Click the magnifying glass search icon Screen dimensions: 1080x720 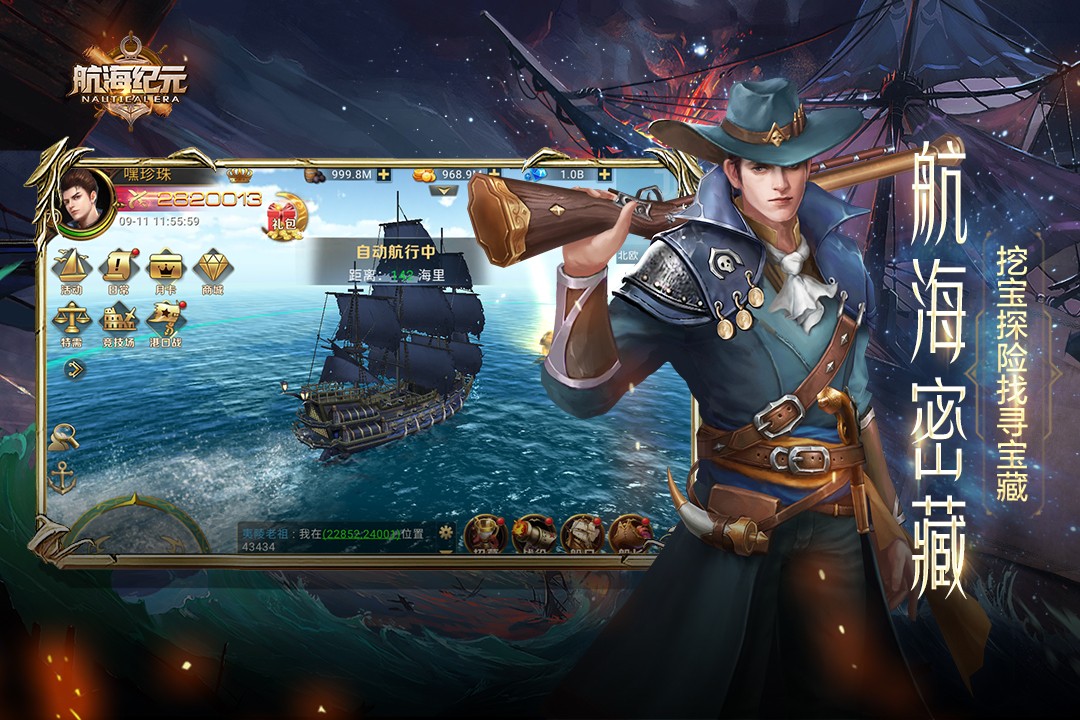65,437
